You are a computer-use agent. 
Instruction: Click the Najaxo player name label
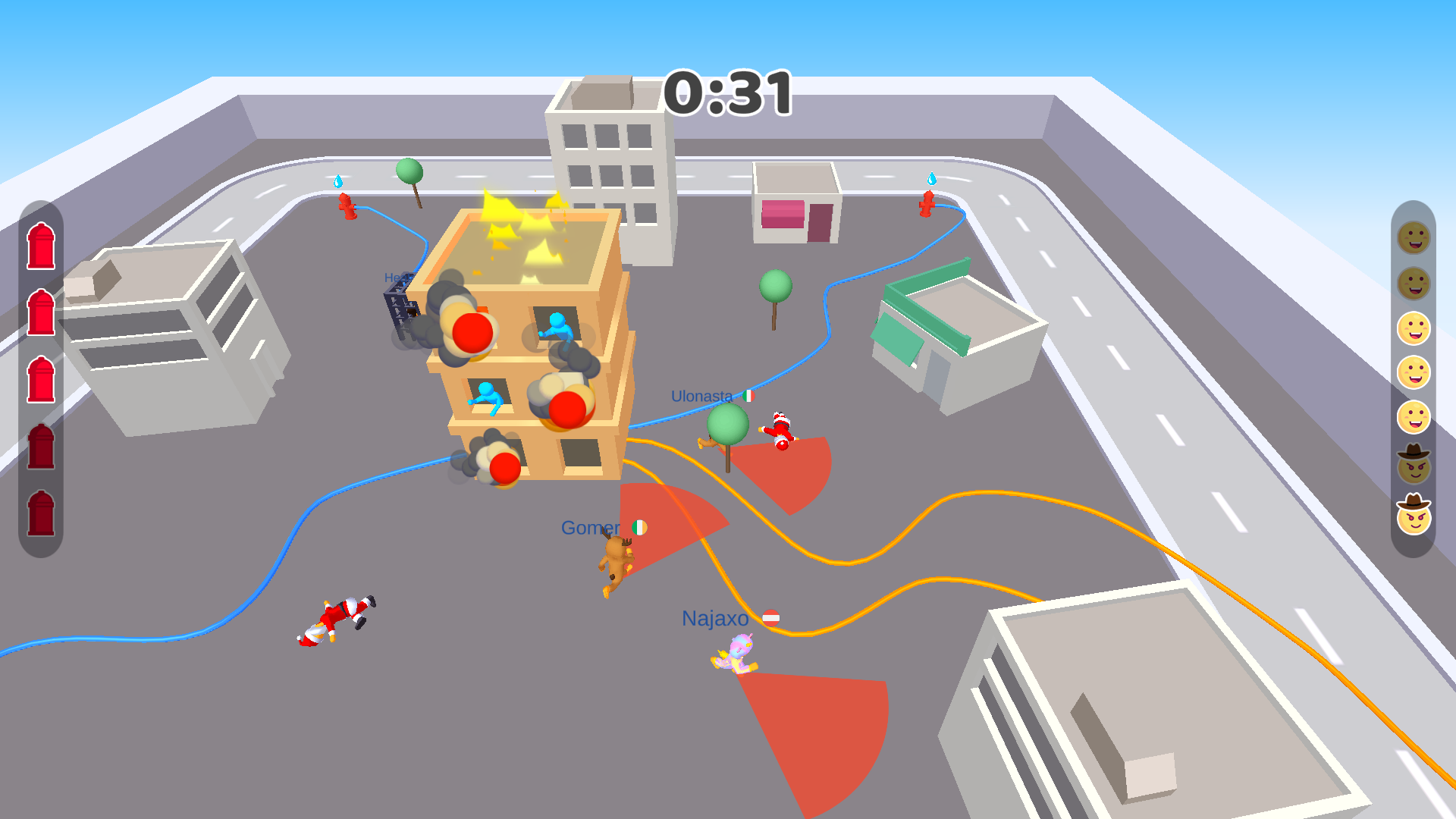(714, 617)
